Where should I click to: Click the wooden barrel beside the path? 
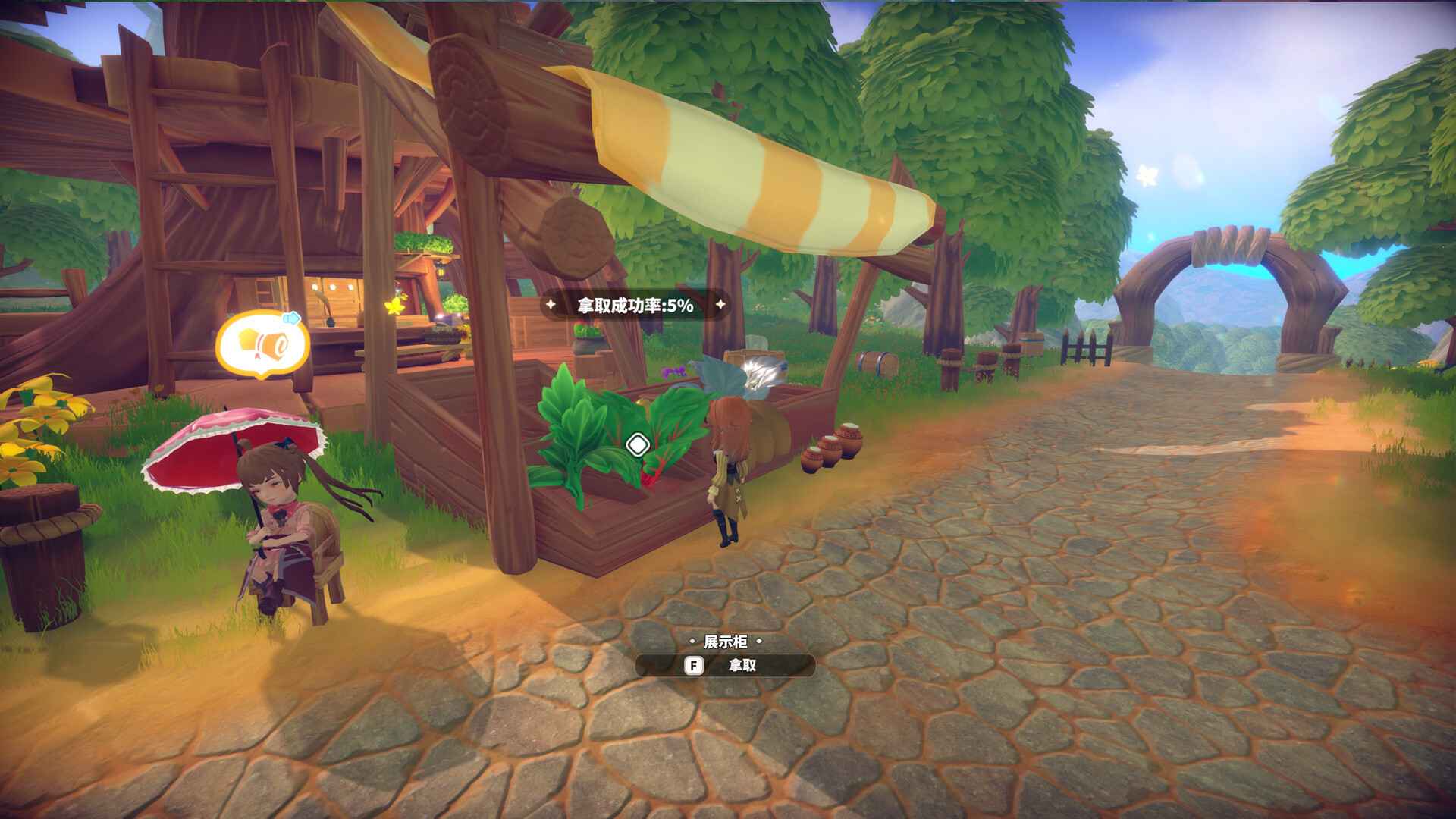click(x=877, y=362)
